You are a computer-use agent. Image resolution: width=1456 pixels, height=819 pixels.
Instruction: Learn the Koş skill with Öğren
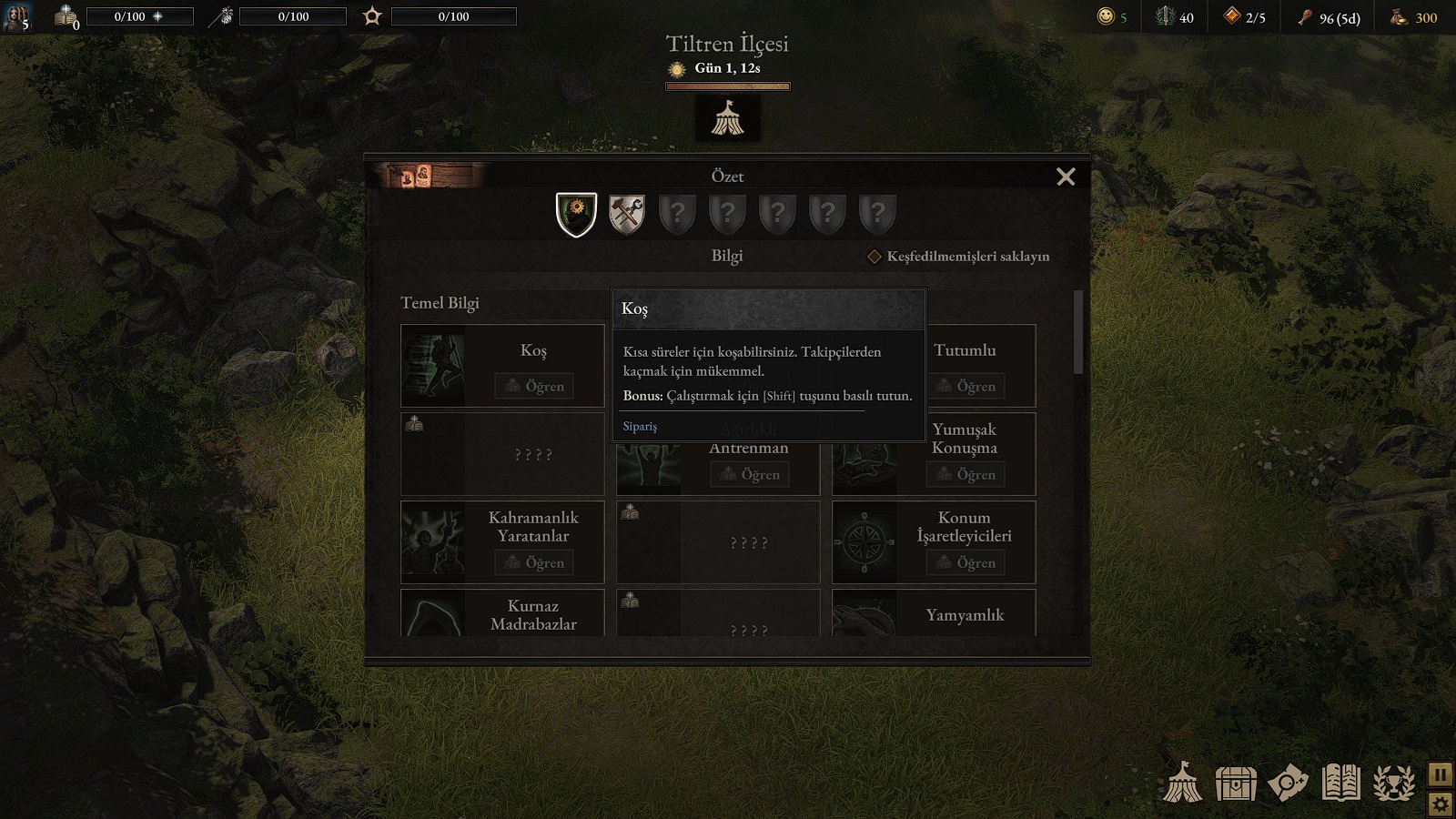click(x=534, y=386)
